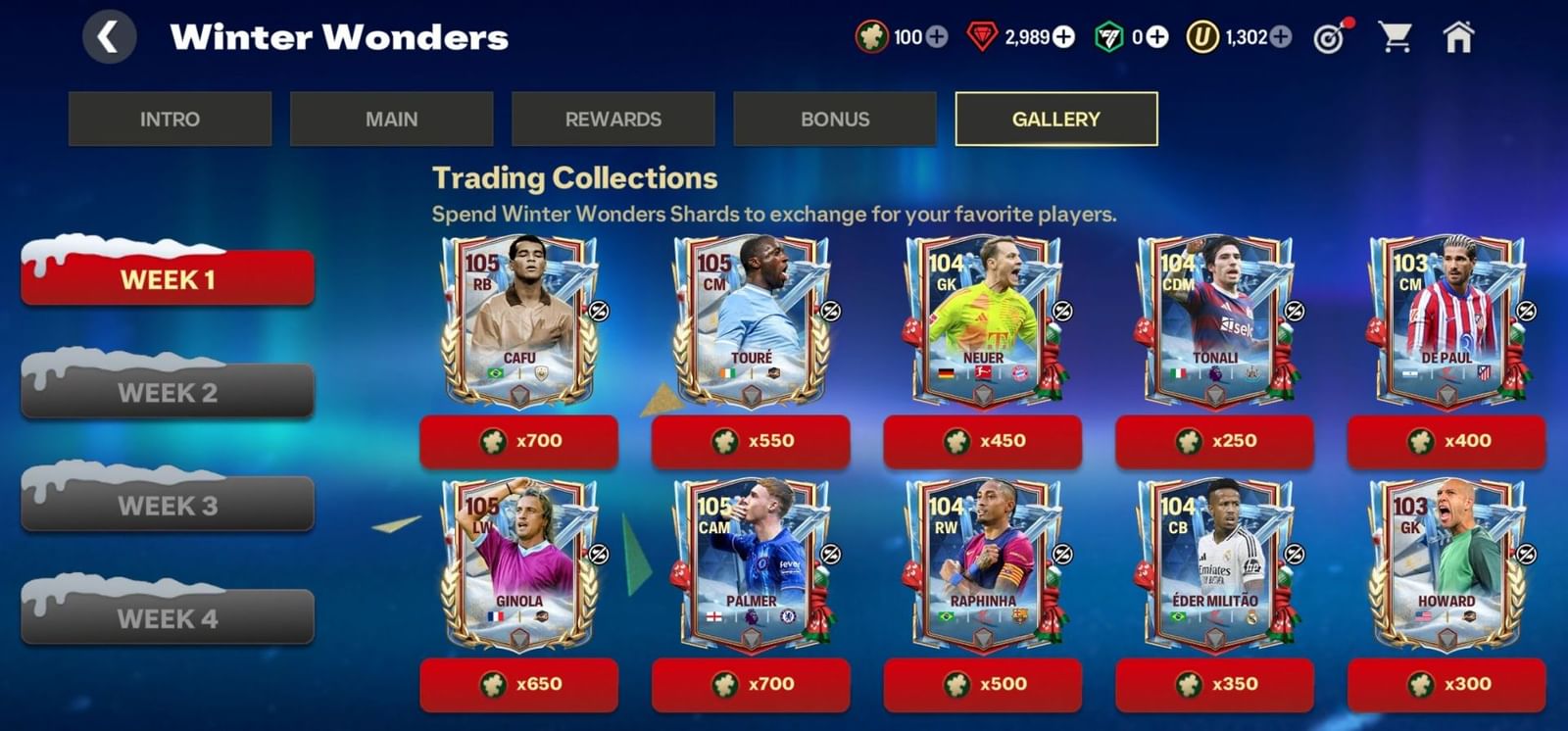Open the BONUS tab

(835, 119)
